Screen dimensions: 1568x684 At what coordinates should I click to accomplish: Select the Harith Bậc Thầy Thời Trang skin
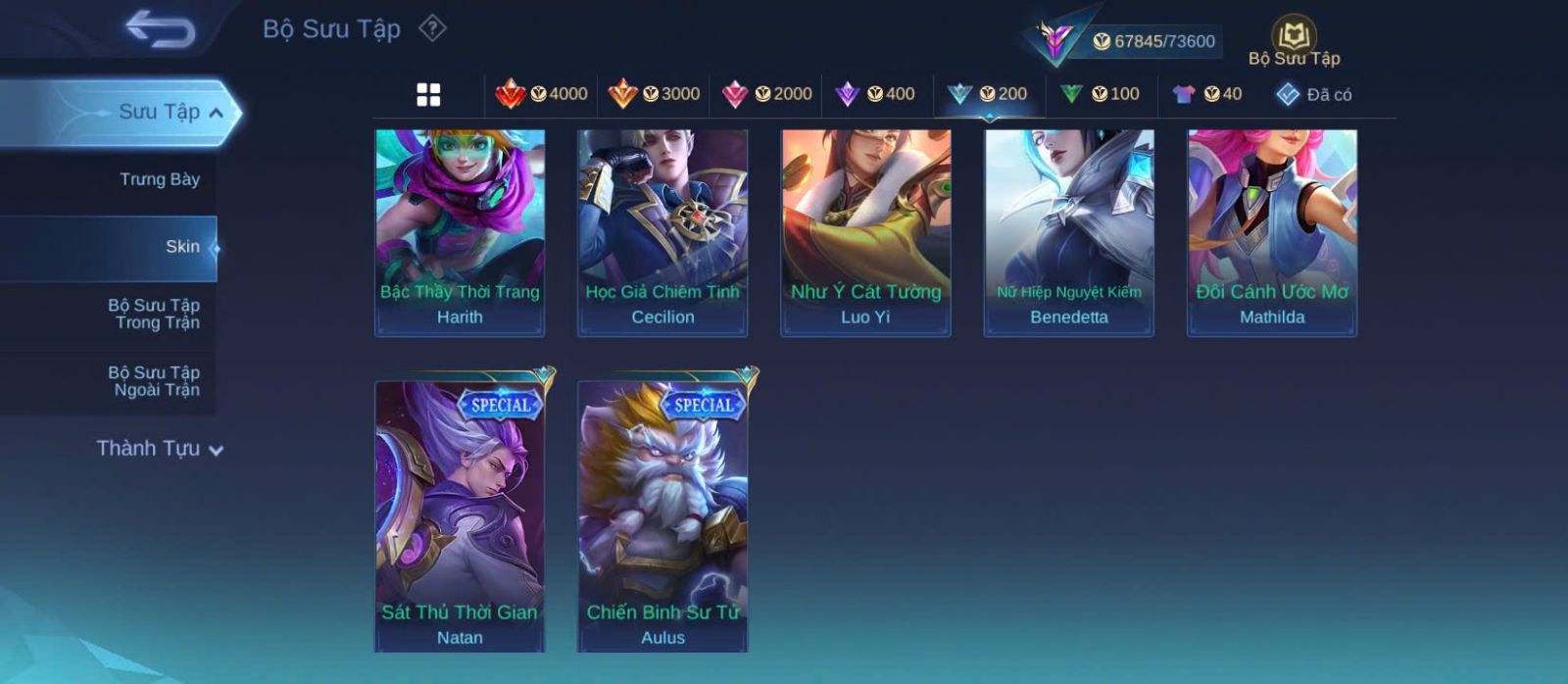[460, 232]
